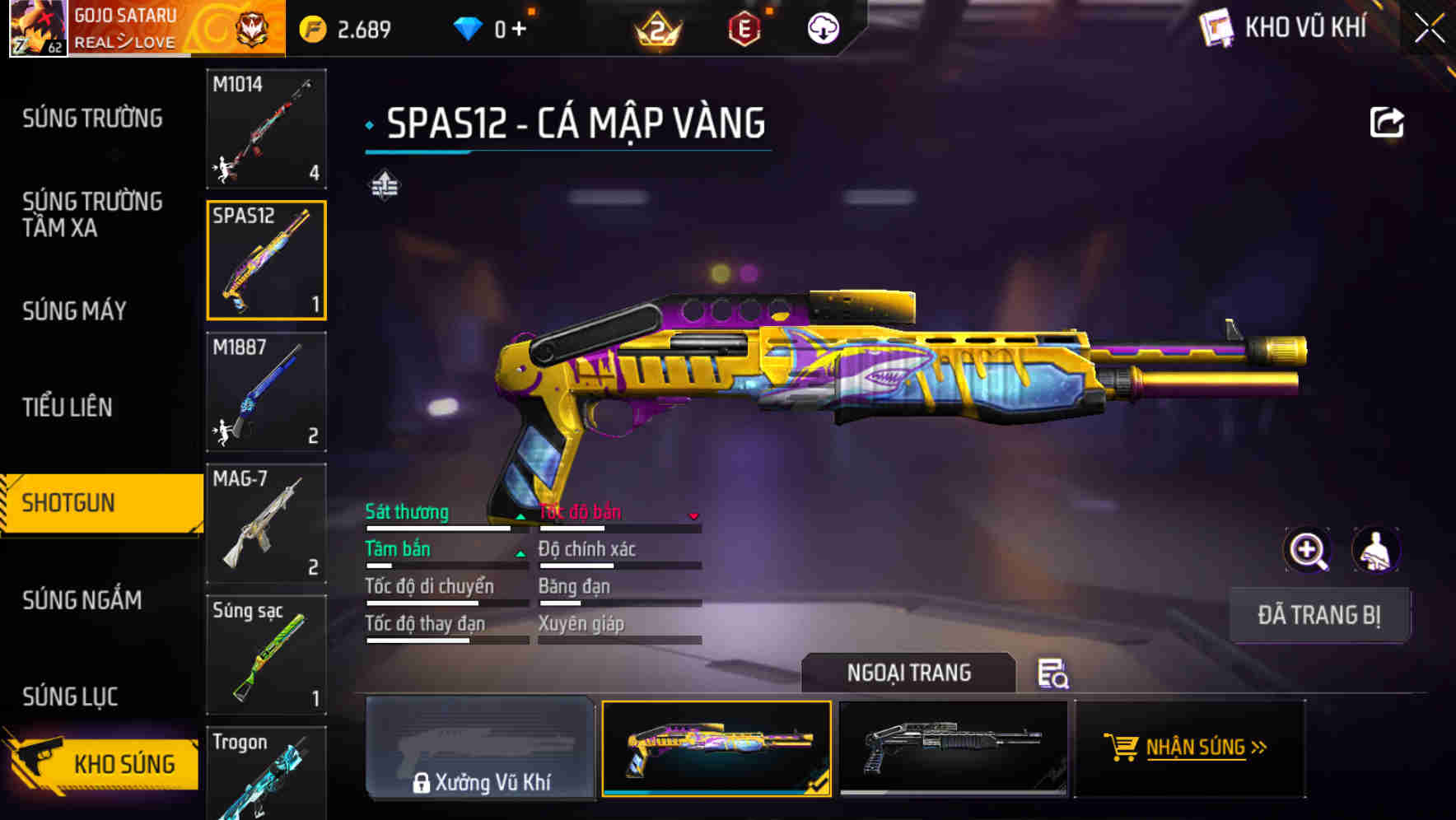The width and height of the screenshot is (1456, 820).
Task: Select the Súng Ngắm category
Action: (x=82, y=600)
